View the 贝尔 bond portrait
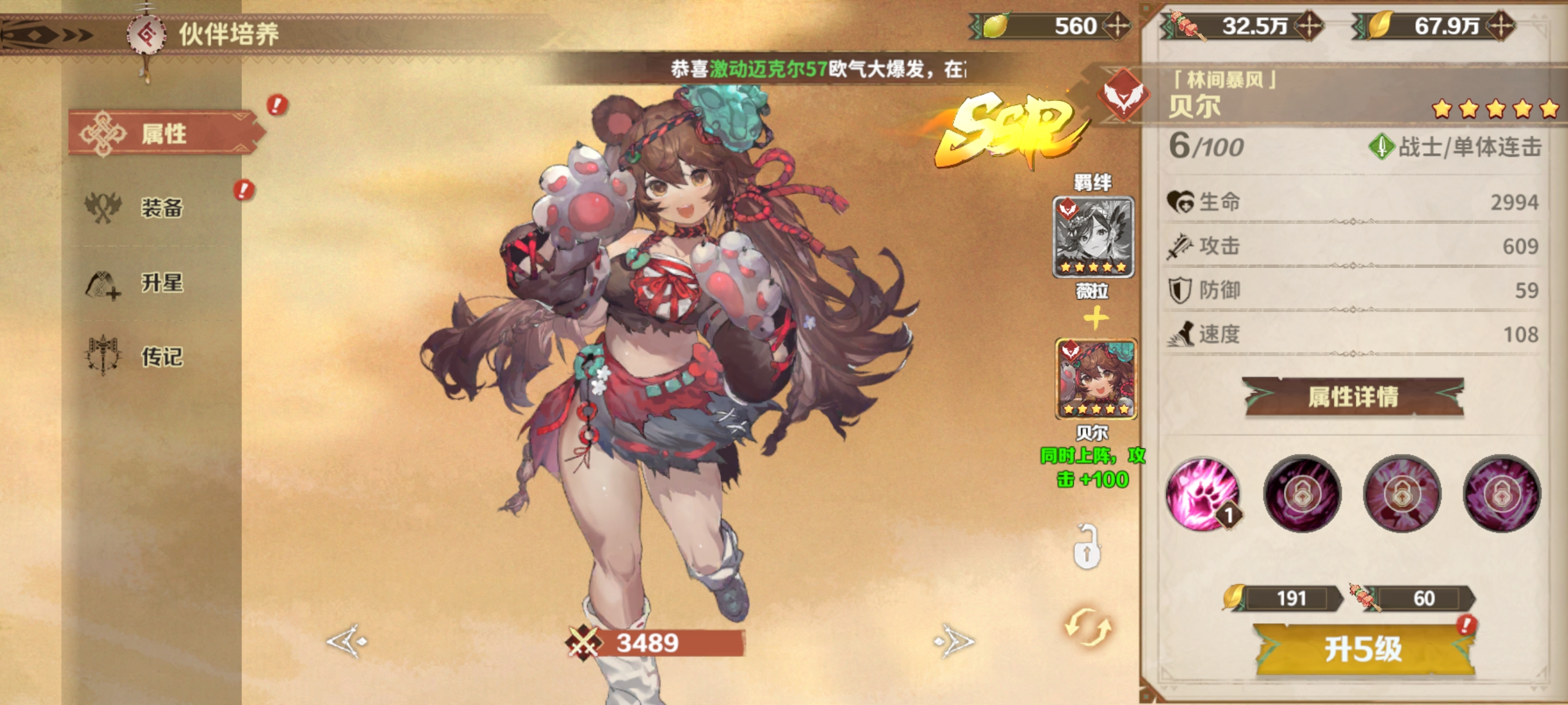This screenshot has height=705, width=1568. point(1095,380)
